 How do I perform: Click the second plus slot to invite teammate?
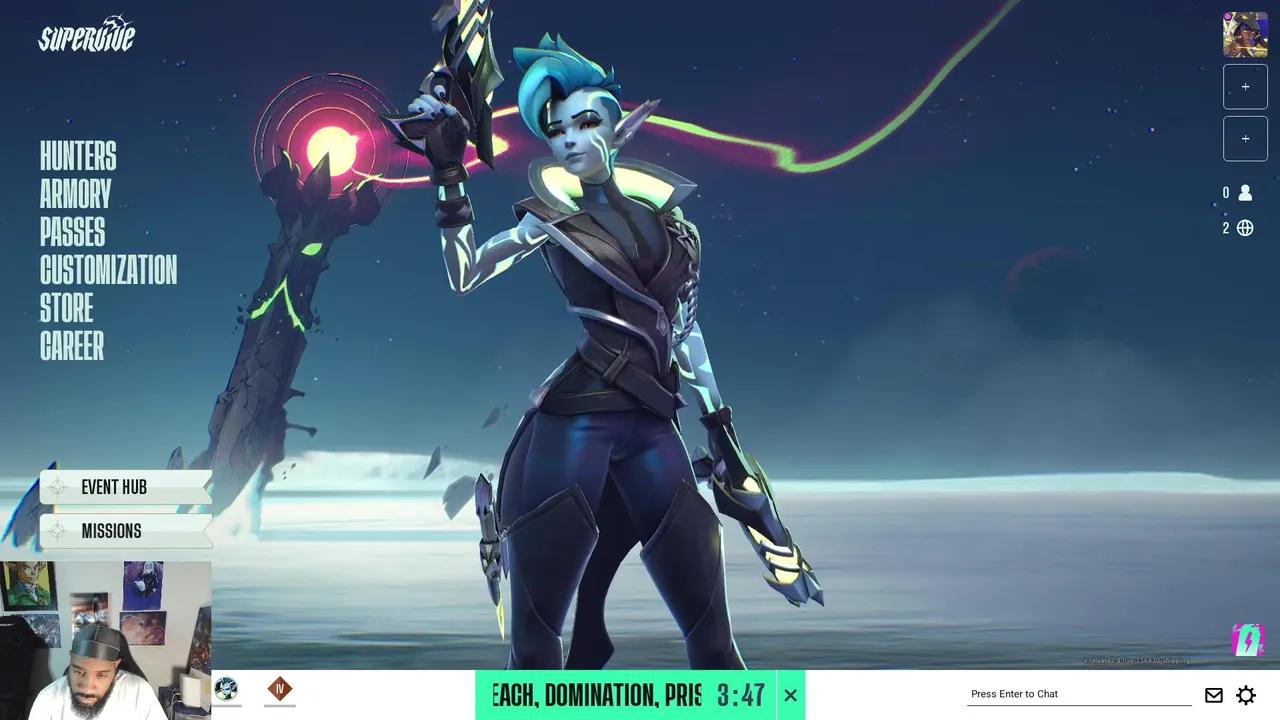[x=1245, y=138]
